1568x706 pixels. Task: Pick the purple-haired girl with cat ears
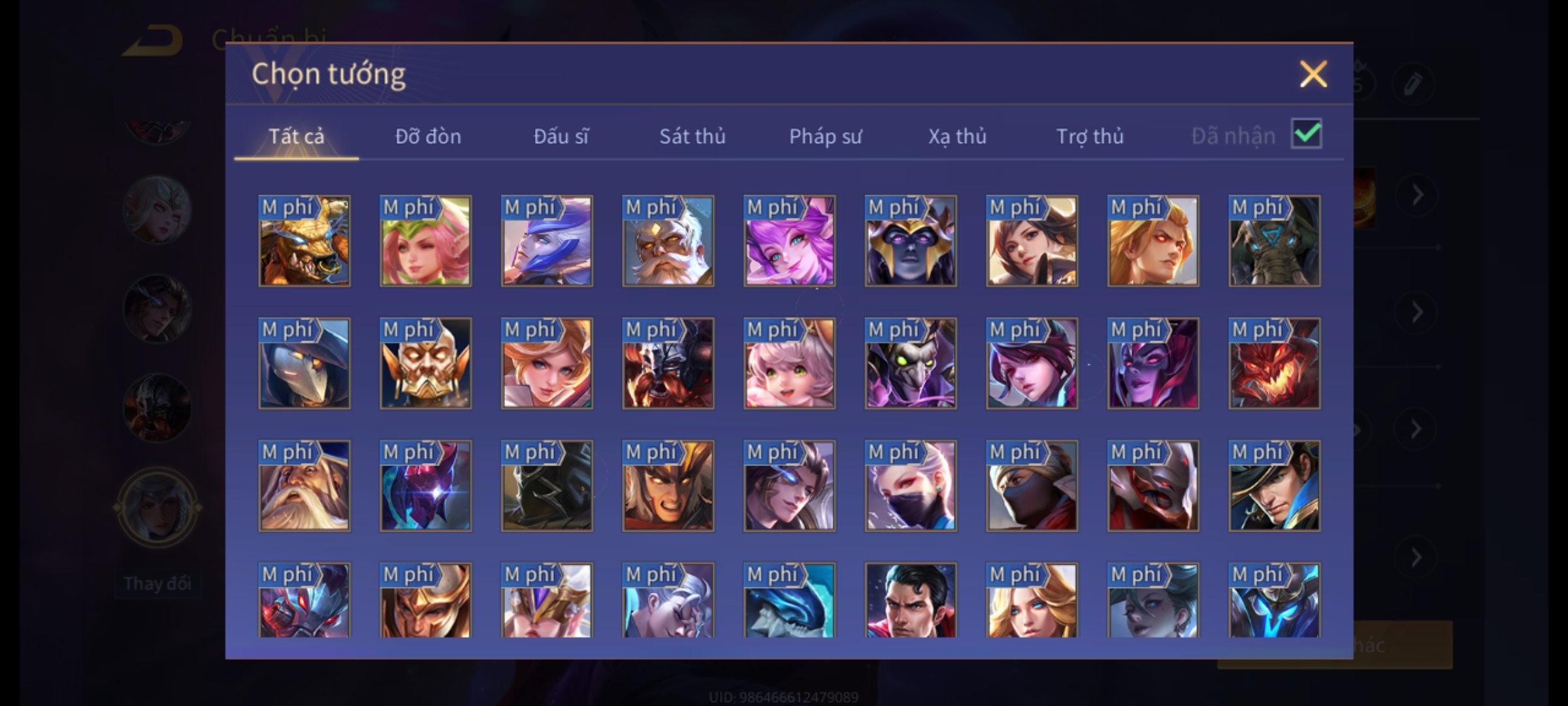789,241
